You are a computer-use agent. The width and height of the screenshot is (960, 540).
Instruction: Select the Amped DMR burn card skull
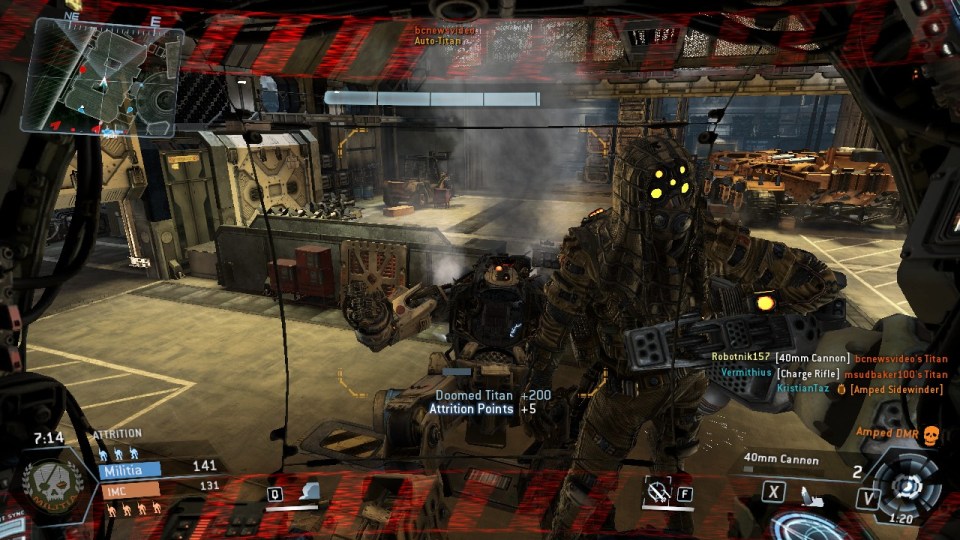(930, 433)
